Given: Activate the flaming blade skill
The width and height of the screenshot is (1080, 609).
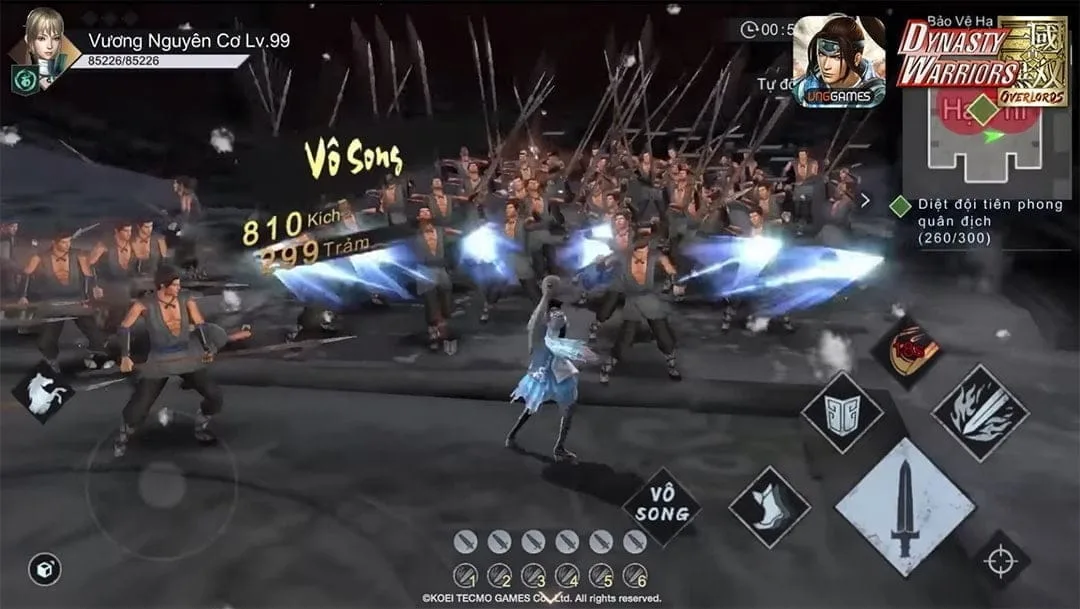Looking at the screenshot, I should tap(980, 411).
